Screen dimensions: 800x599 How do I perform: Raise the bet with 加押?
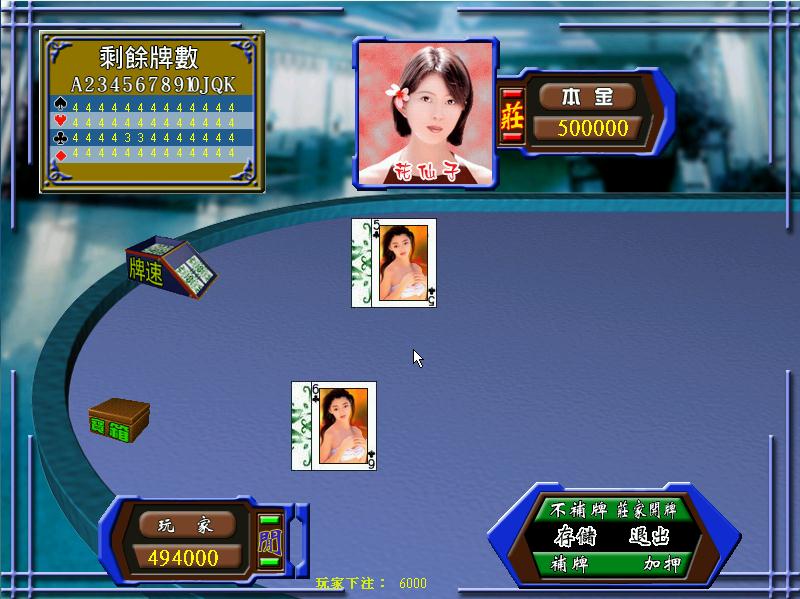coord(662,564)
